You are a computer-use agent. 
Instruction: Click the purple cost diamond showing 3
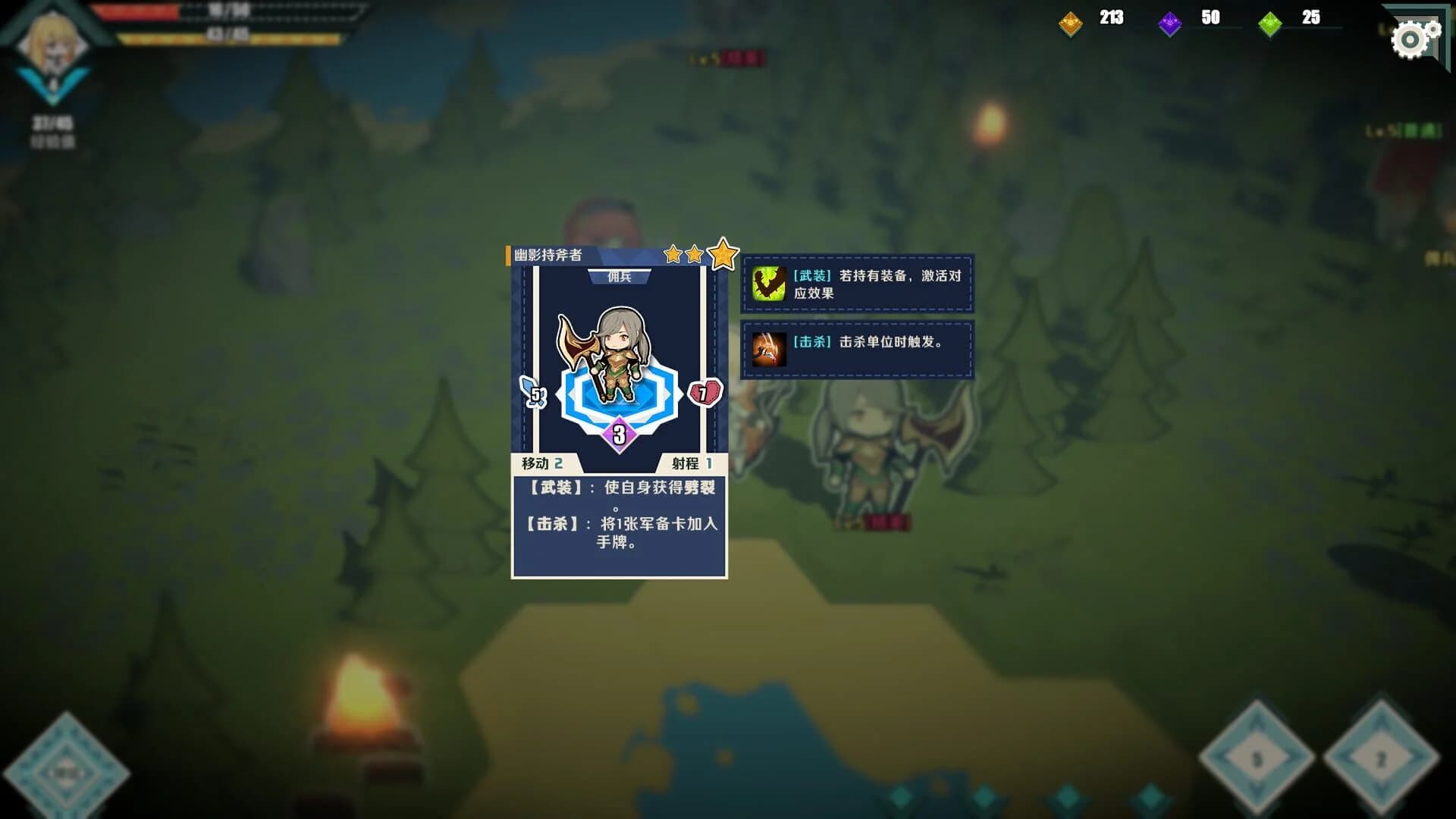coord(618,435)
